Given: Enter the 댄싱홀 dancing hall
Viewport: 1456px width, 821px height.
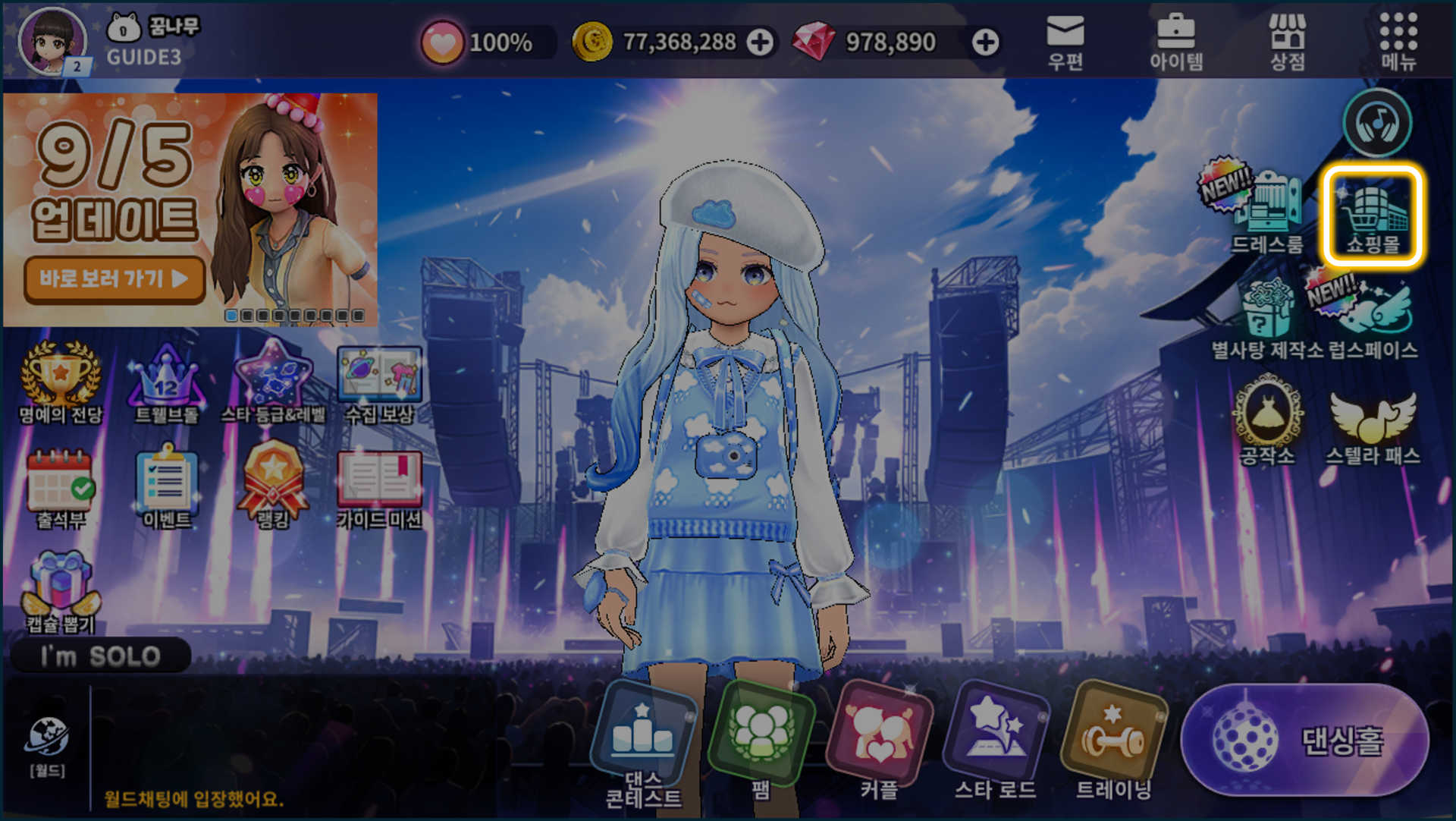Looking at the screenshot, I should click(x=1304, y=740).
